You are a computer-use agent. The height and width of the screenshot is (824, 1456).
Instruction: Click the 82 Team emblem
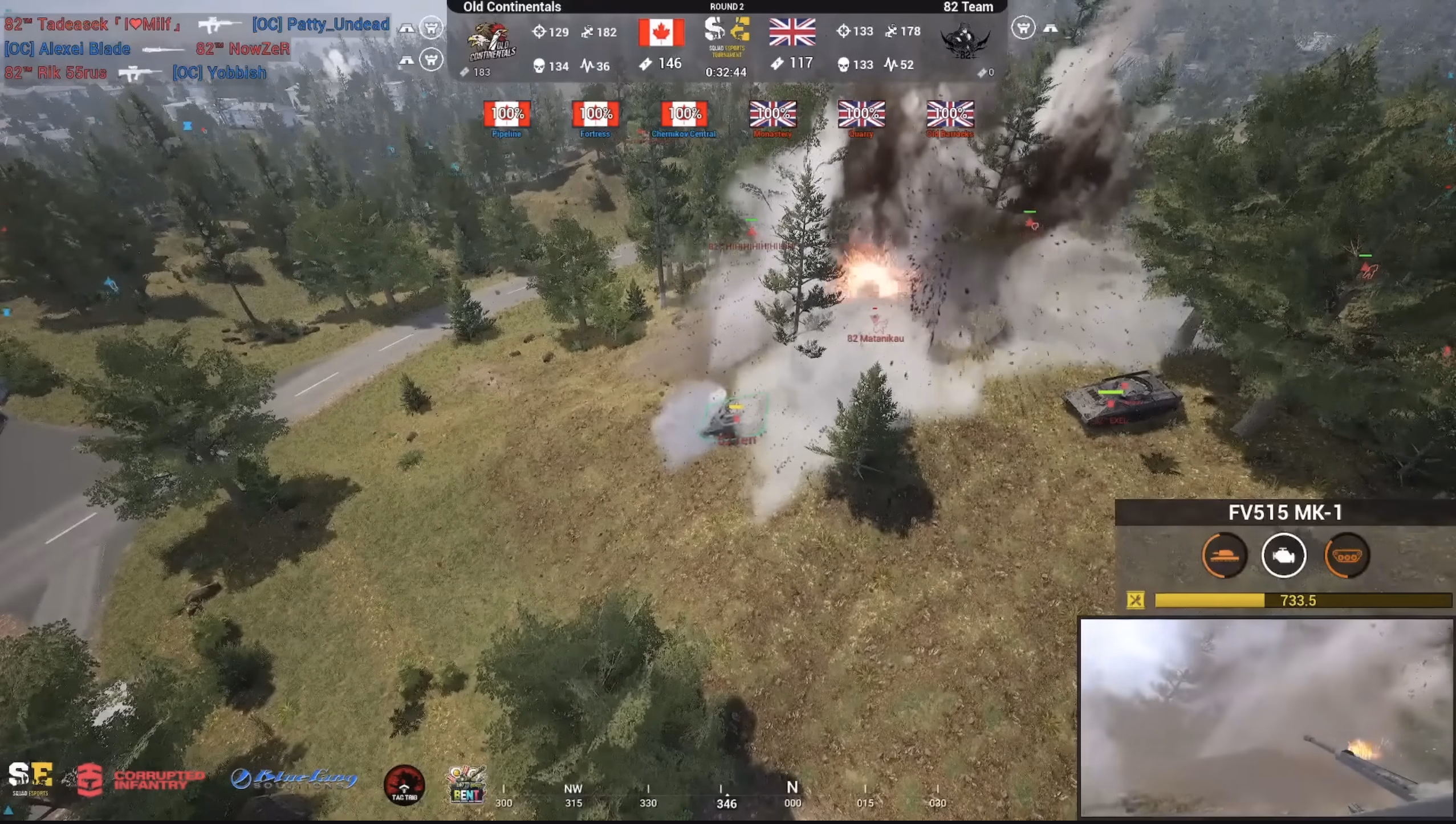tap(965, 42)
